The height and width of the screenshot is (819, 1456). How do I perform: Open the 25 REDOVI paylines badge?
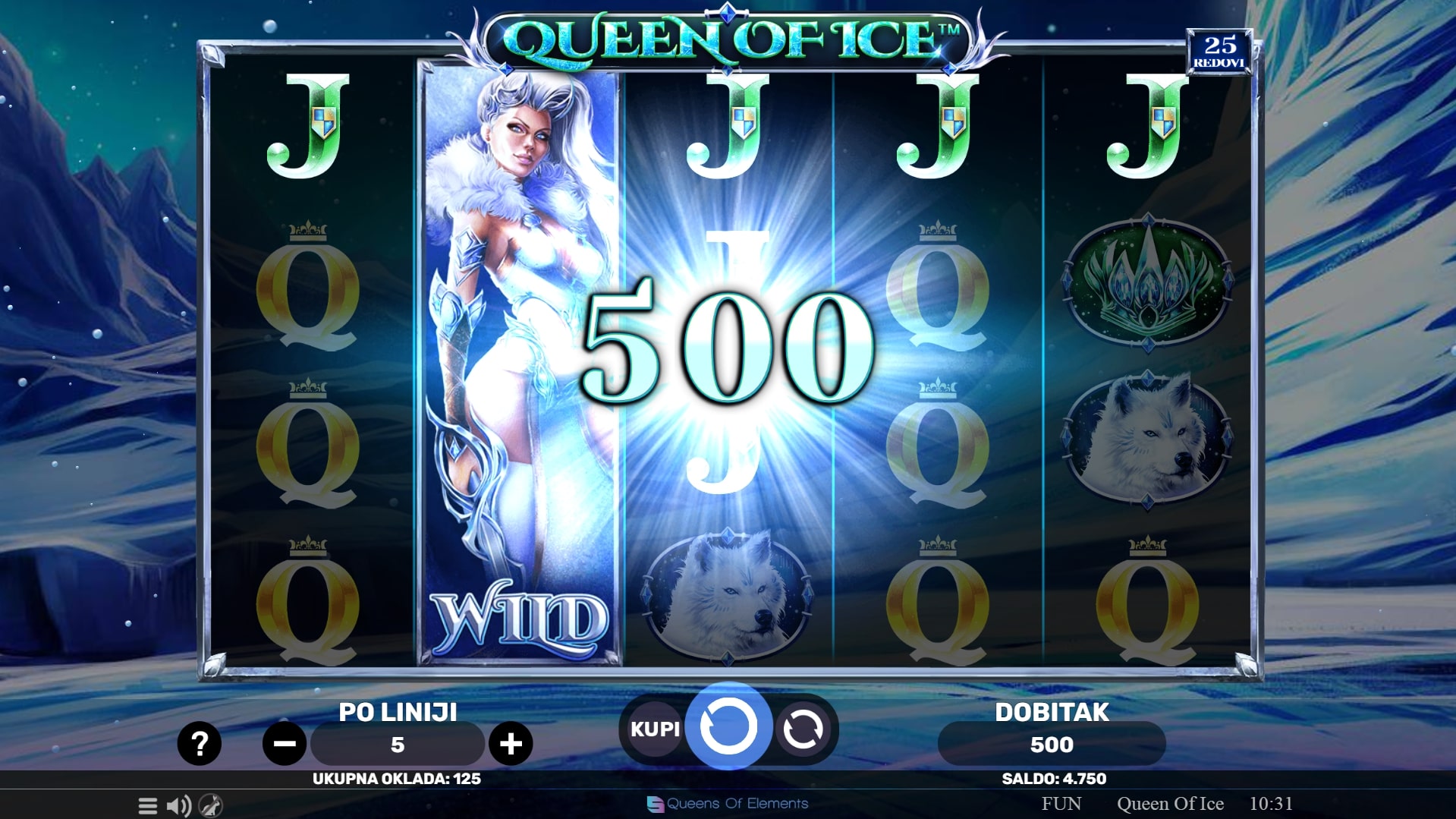(1219, 52)
